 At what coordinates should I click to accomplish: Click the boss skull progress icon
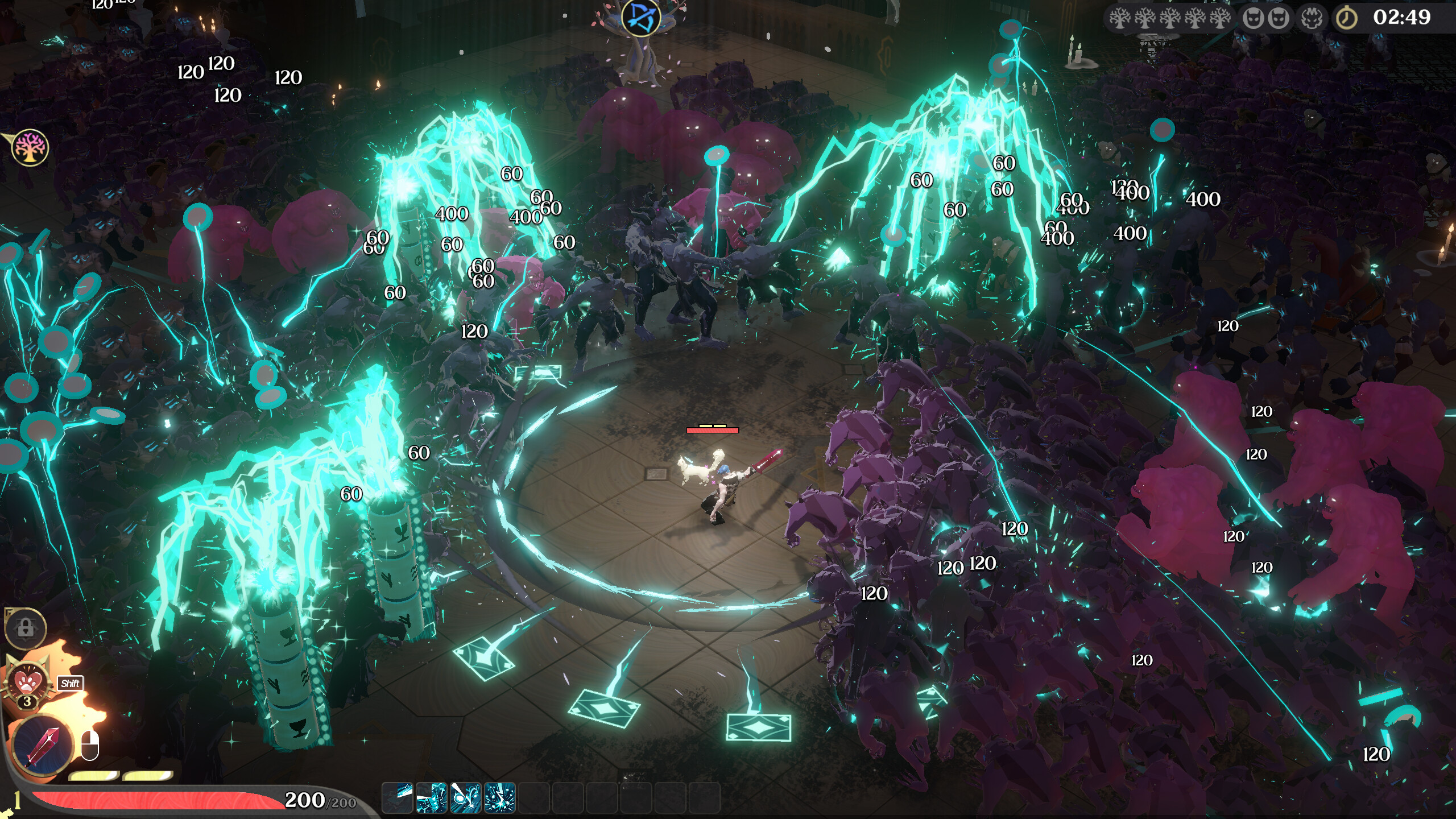point(1312,18)
